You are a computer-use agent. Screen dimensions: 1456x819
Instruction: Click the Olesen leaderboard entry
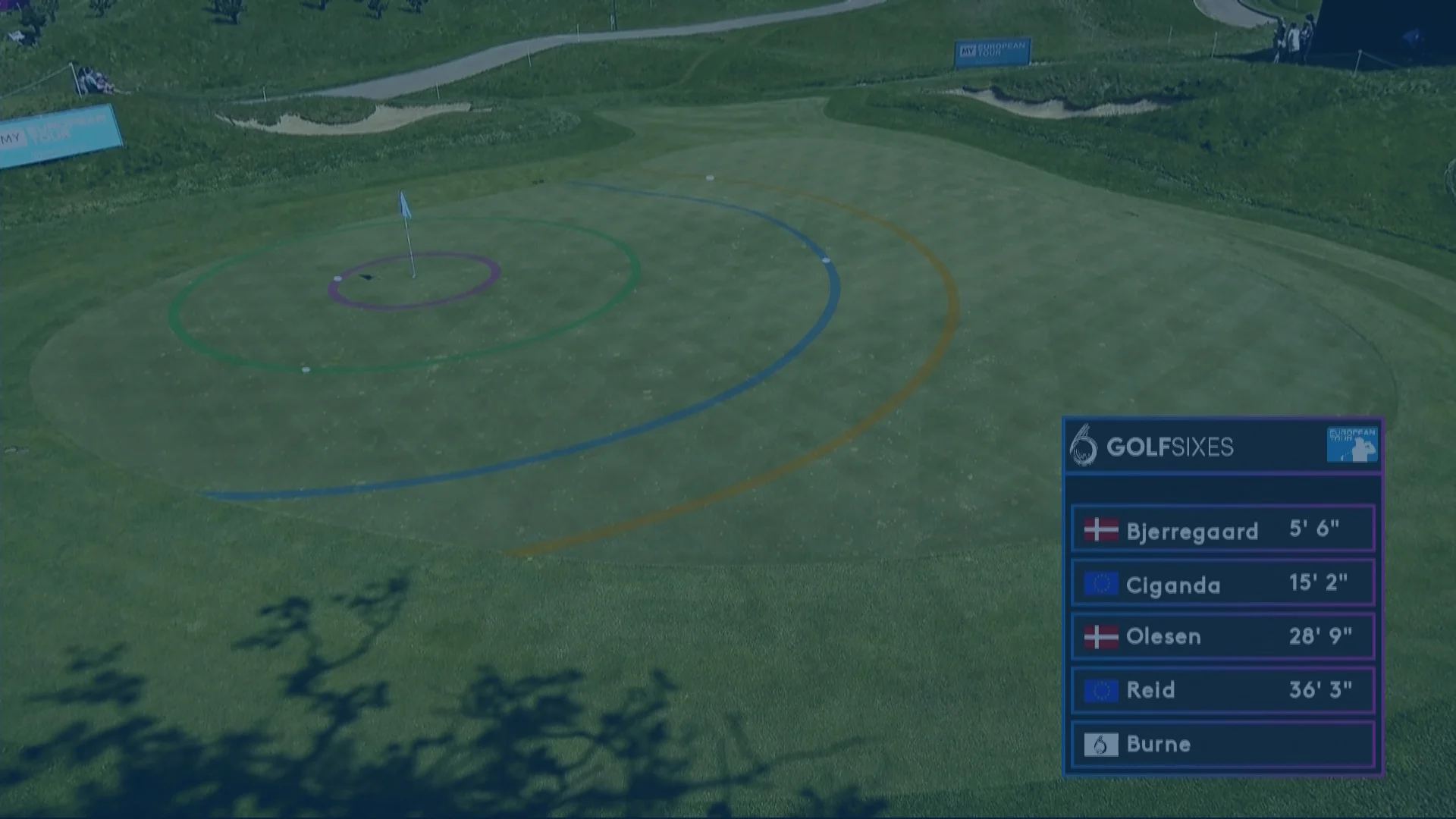tap(1222, 636)
